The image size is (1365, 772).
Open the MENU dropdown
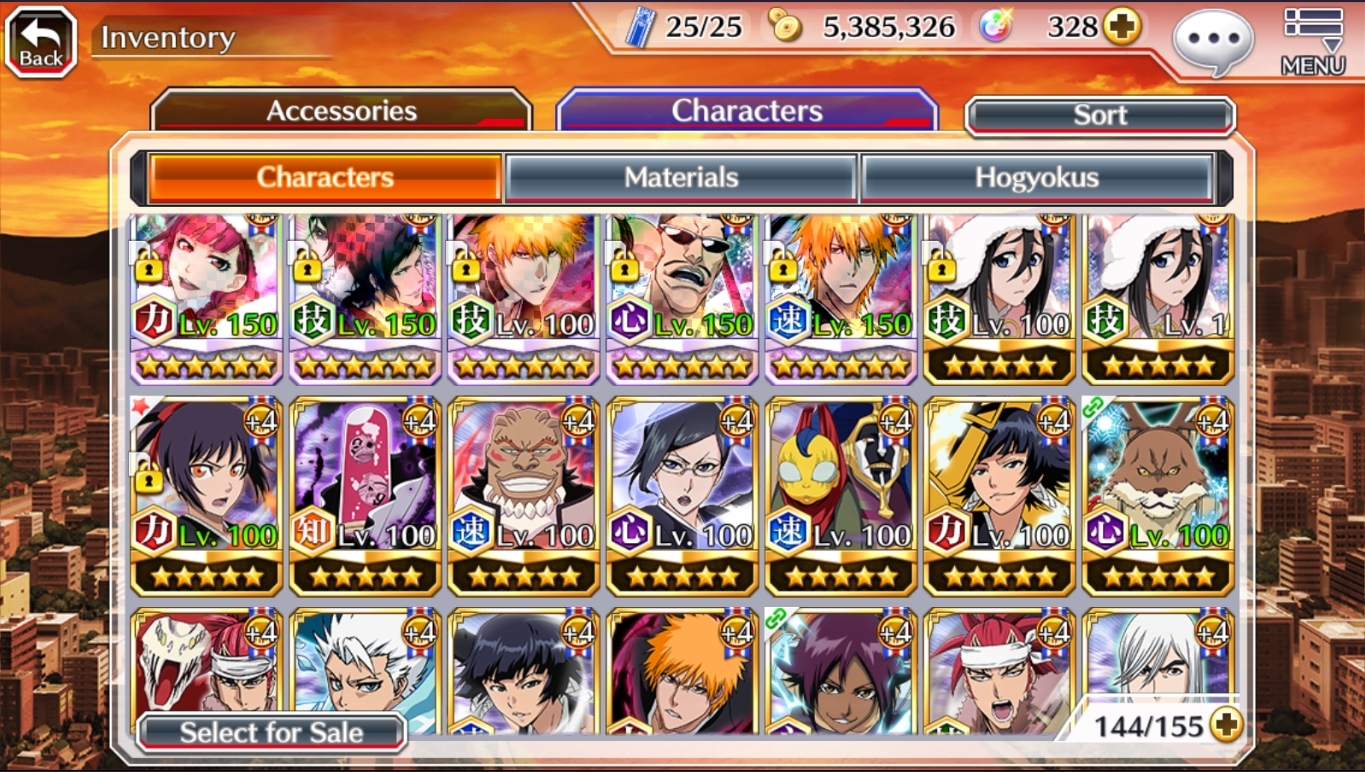[x=1312, y=41]
